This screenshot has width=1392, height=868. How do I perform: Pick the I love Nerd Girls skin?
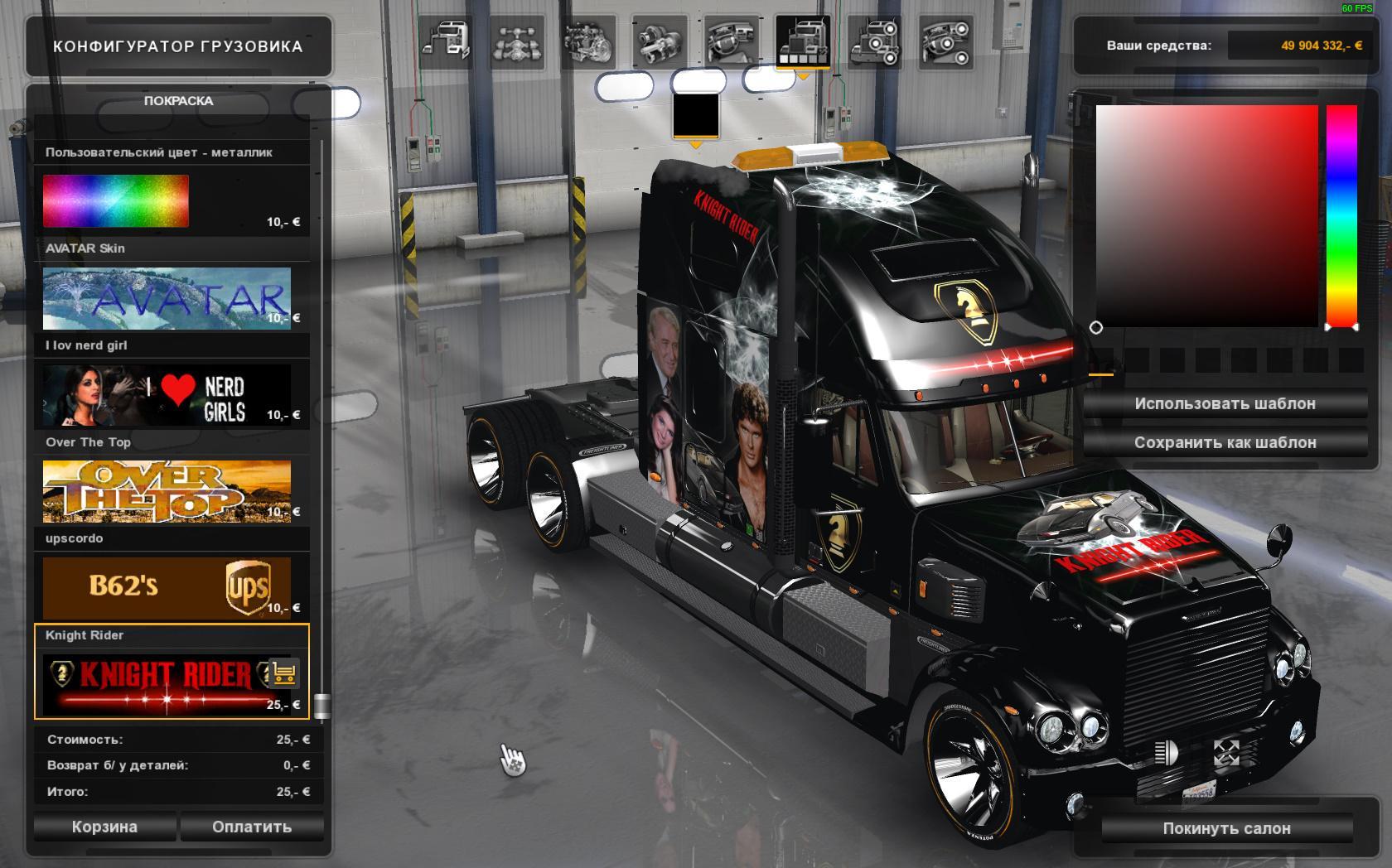coord(167,395)
